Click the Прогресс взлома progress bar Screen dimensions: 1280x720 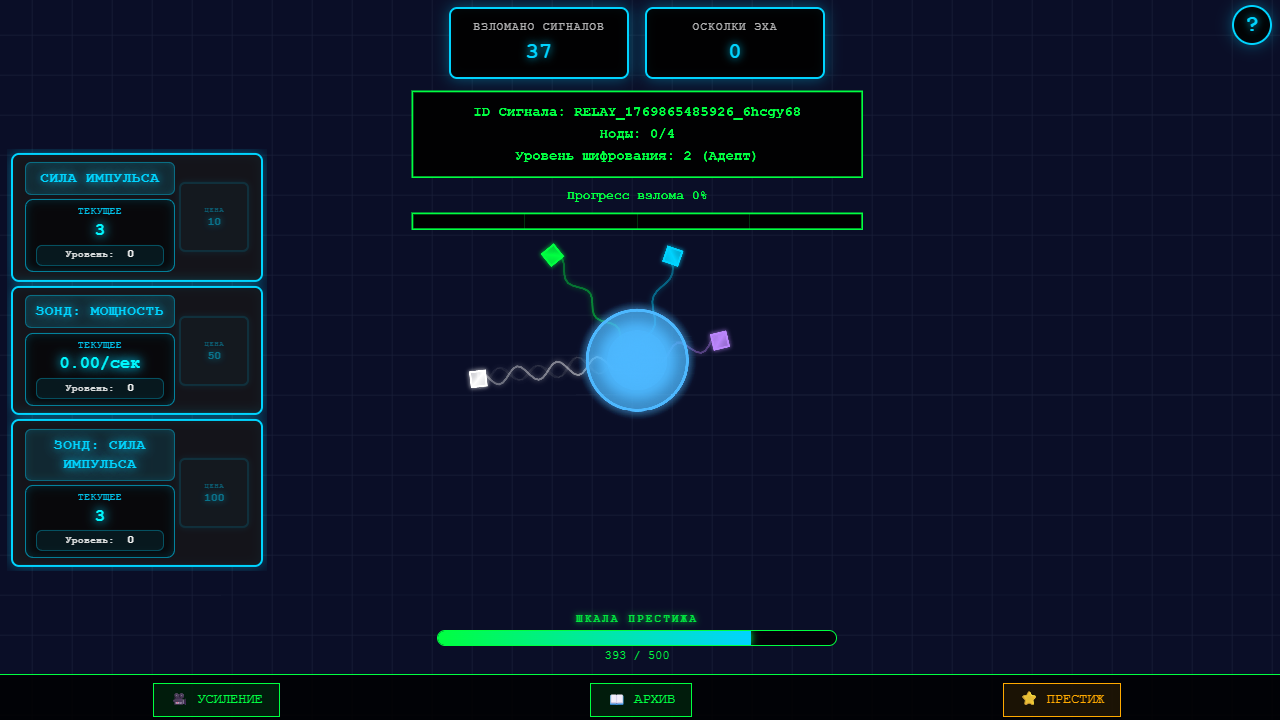(637, 221)
